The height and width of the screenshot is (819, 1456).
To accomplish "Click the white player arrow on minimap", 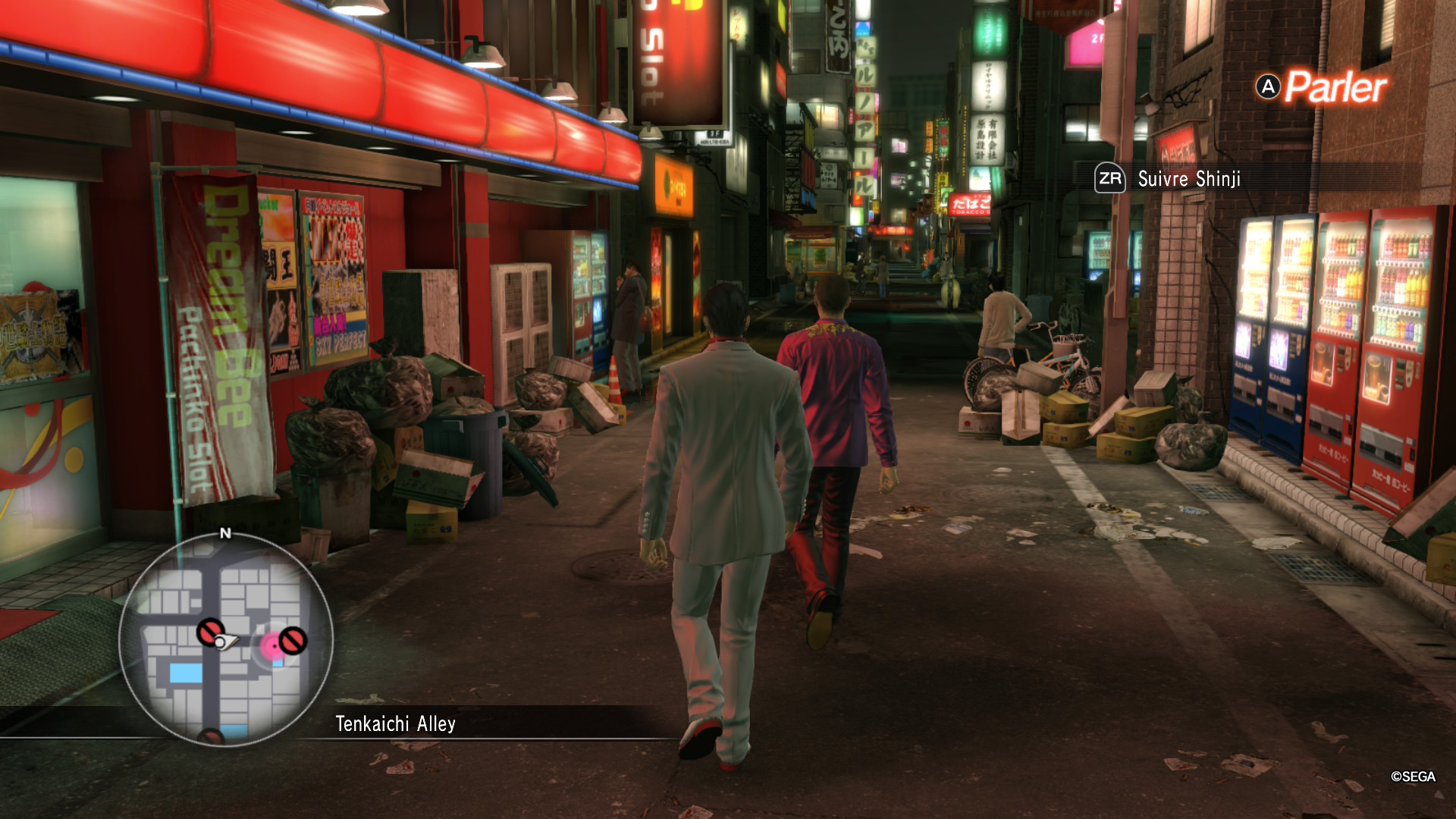I will [x=225, y=643].
